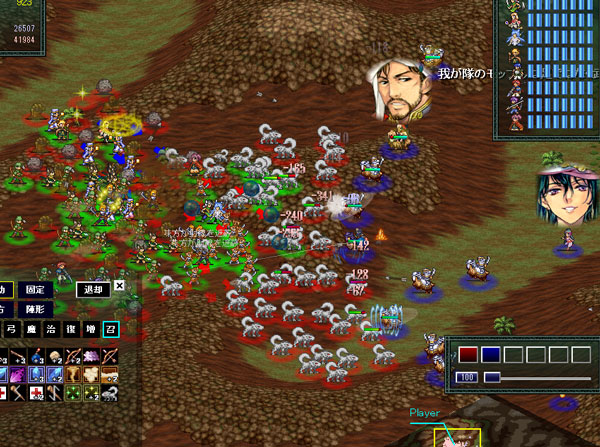
Task: Switch to the 魔 magic filter tab
Action: [31, 327]
